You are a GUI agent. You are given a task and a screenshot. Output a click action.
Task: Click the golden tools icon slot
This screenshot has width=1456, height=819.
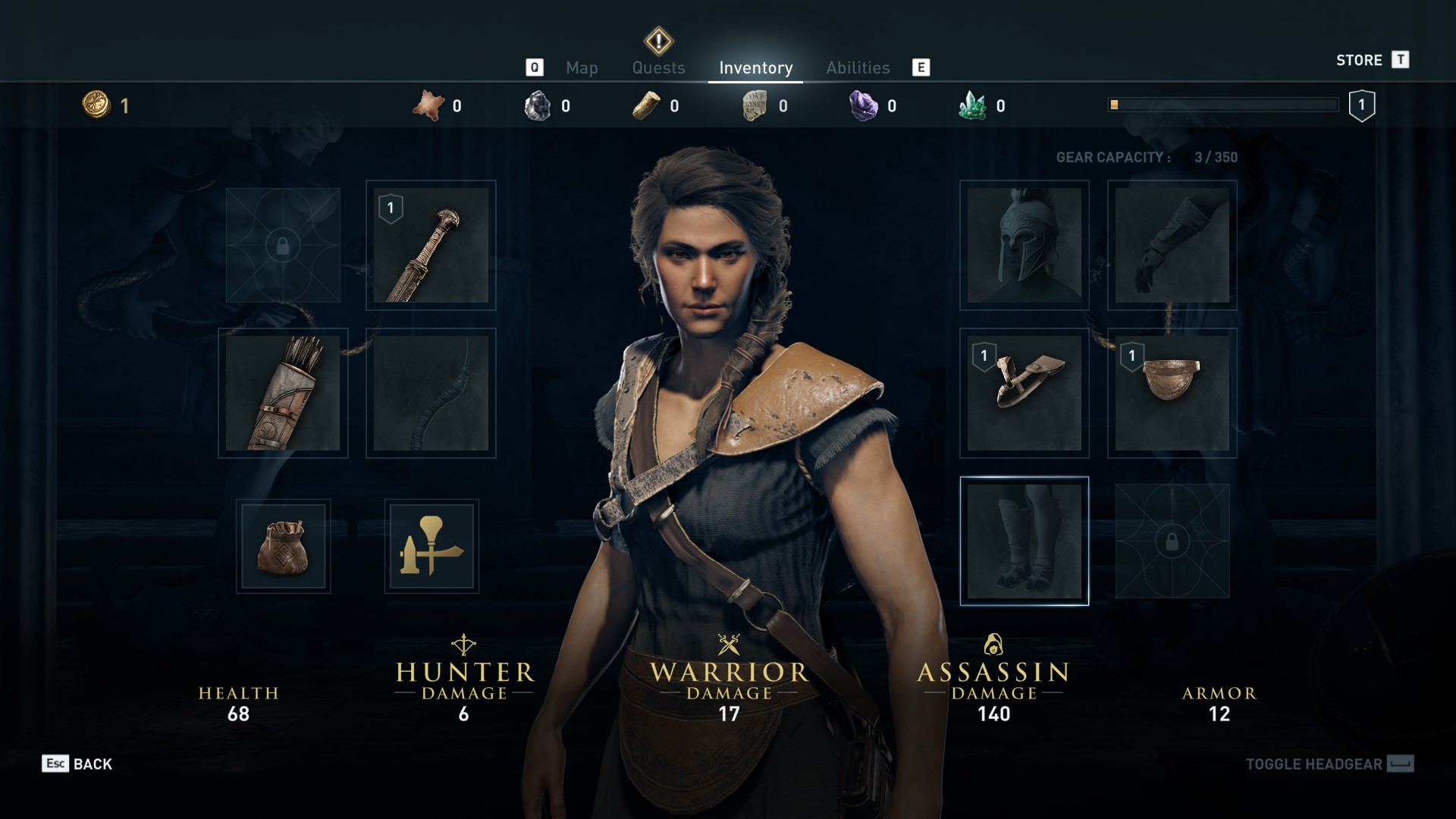pyautogui.click(x=431, y=546)
